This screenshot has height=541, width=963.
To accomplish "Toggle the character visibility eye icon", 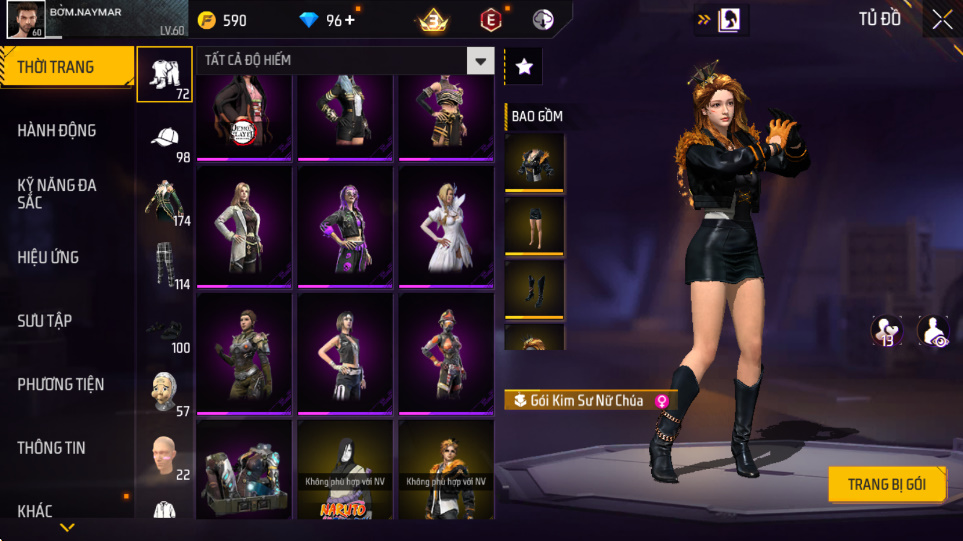I will [x=933, y=330].
